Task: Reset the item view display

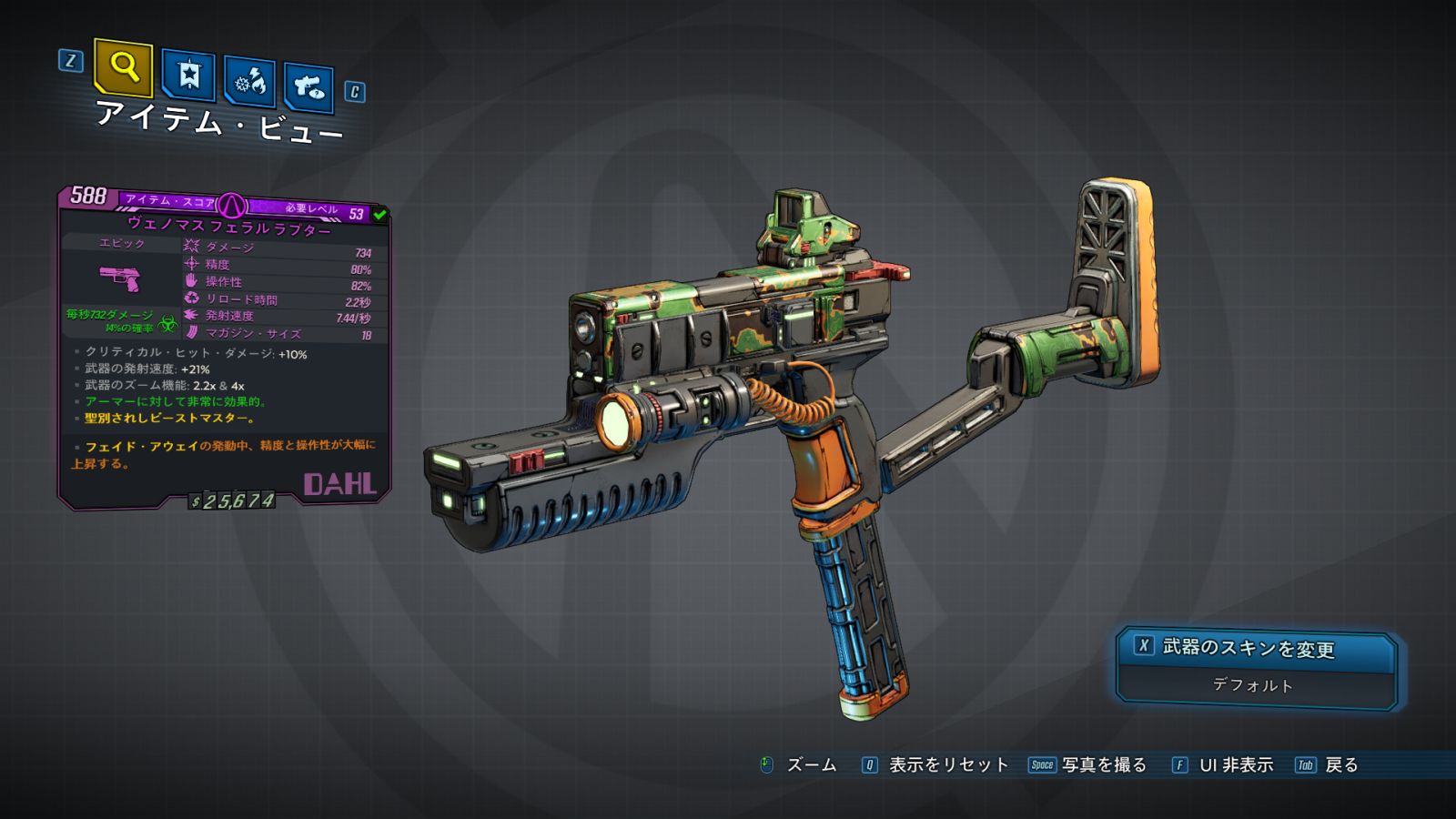Action: pyautogui.click(x=947, y=765)
